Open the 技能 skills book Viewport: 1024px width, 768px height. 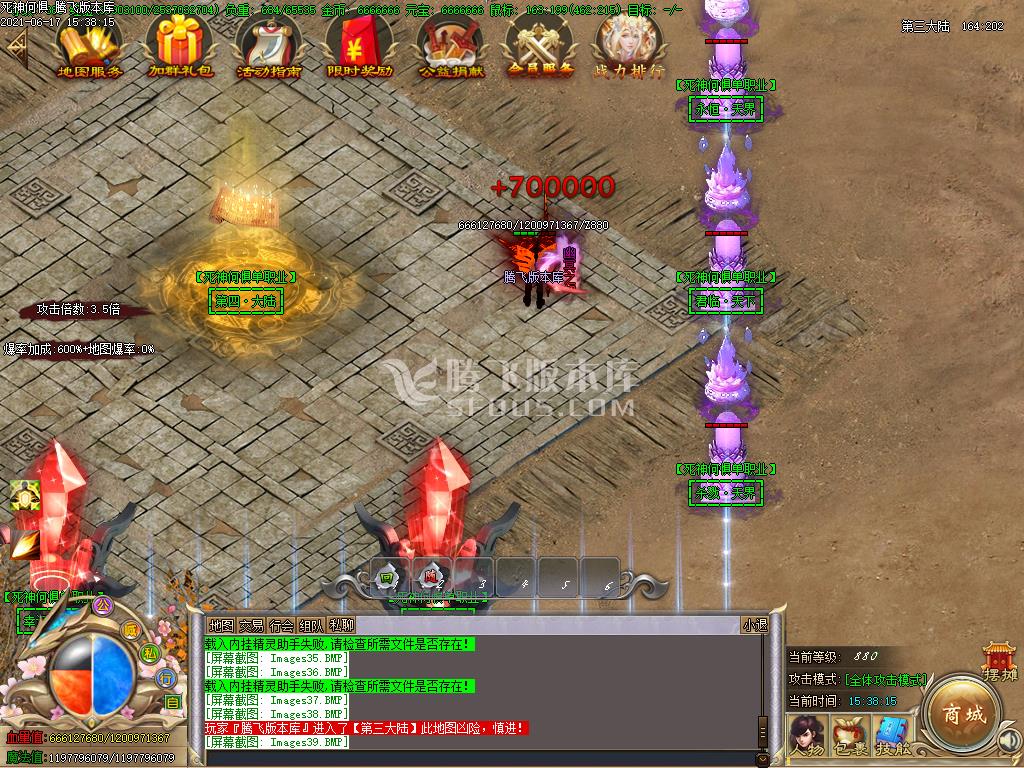coord(892,735)
